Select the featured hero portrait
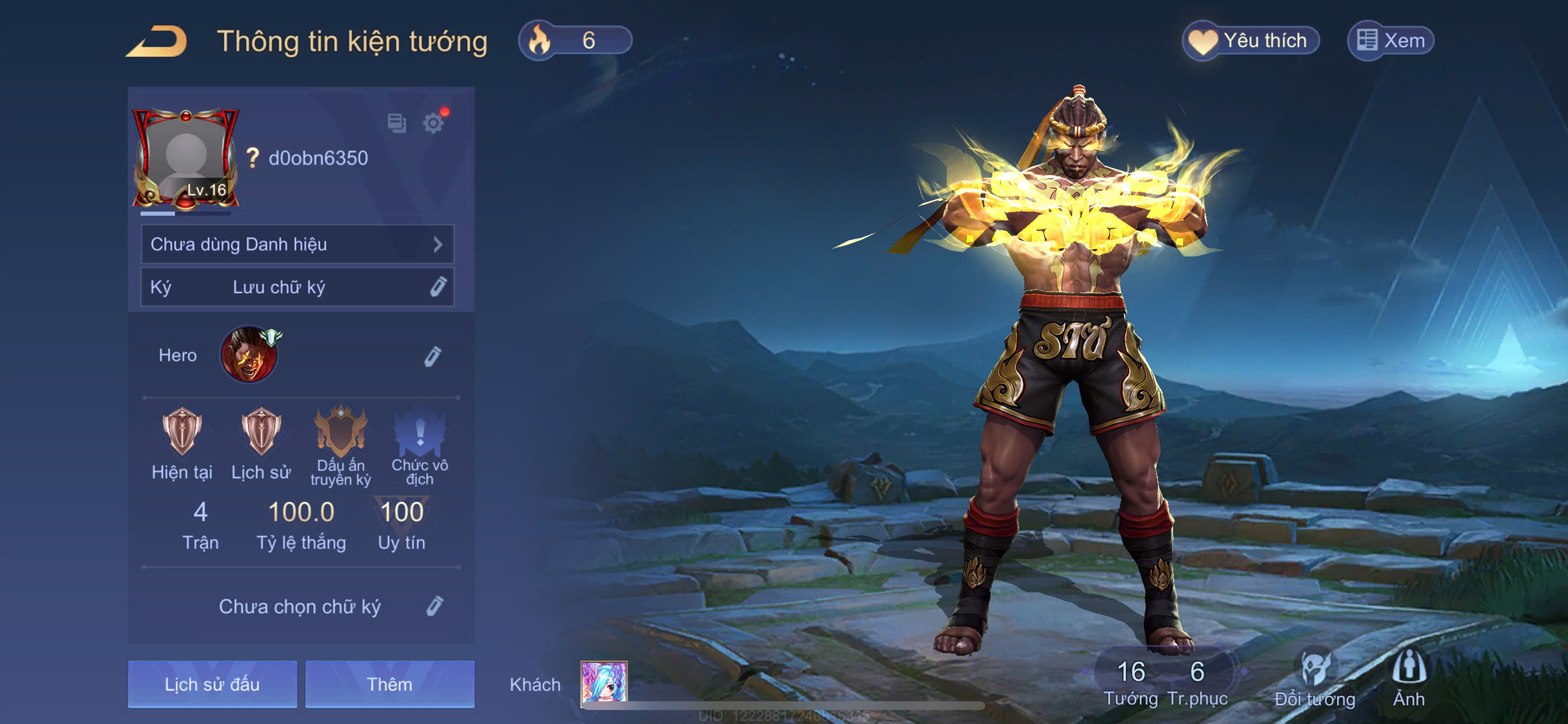The width and height of the screenshot is (1568, 724). pyautogui.click(x=249, y=354)
